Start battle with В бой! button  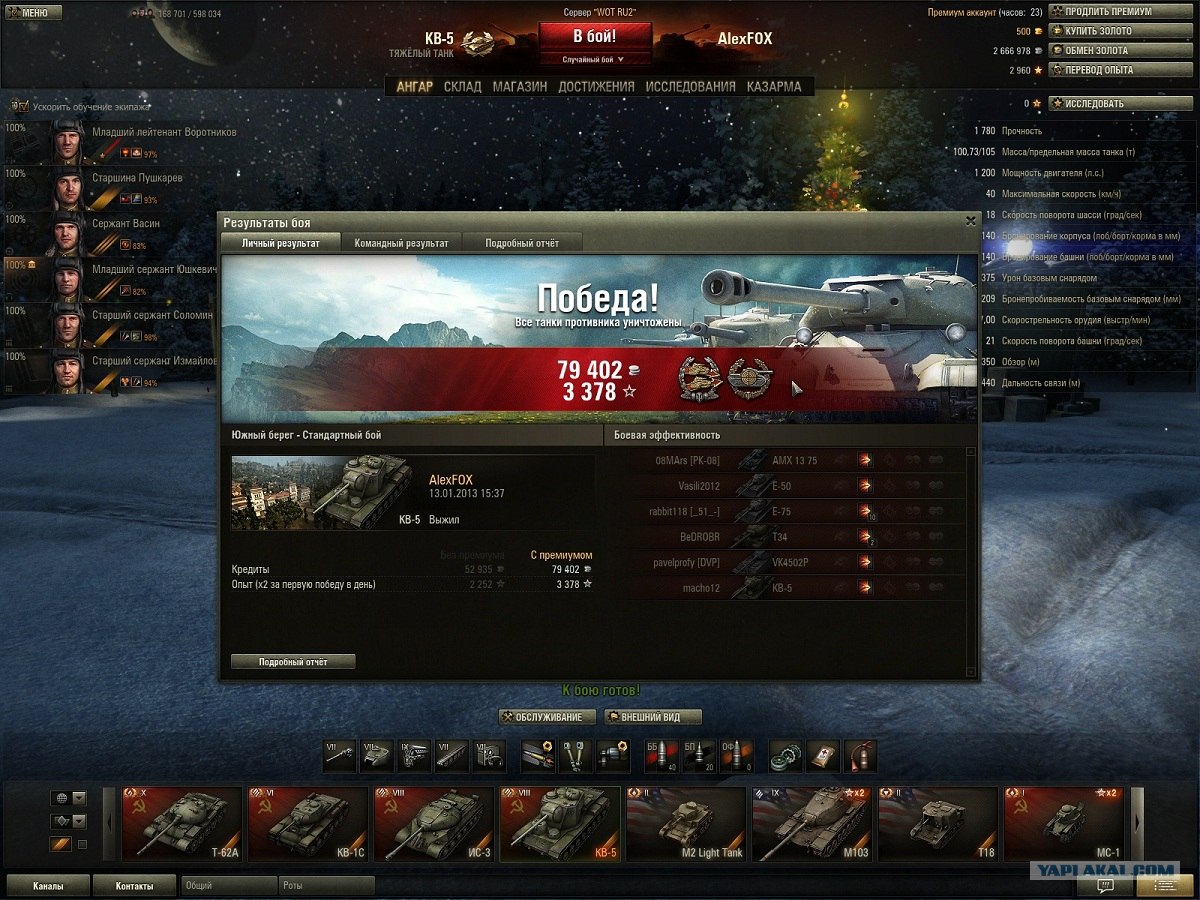pyautogui.click(x=594, y=37)
